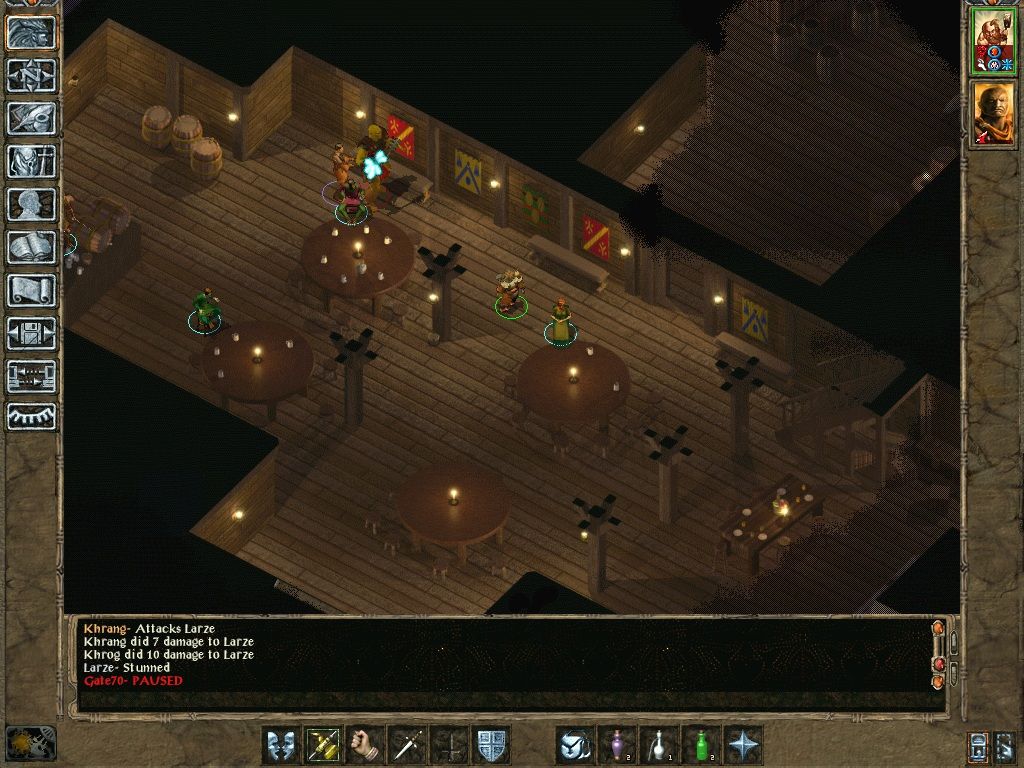
Task: Activate the dialogue masks button
Action: click(x=281, y=745)
